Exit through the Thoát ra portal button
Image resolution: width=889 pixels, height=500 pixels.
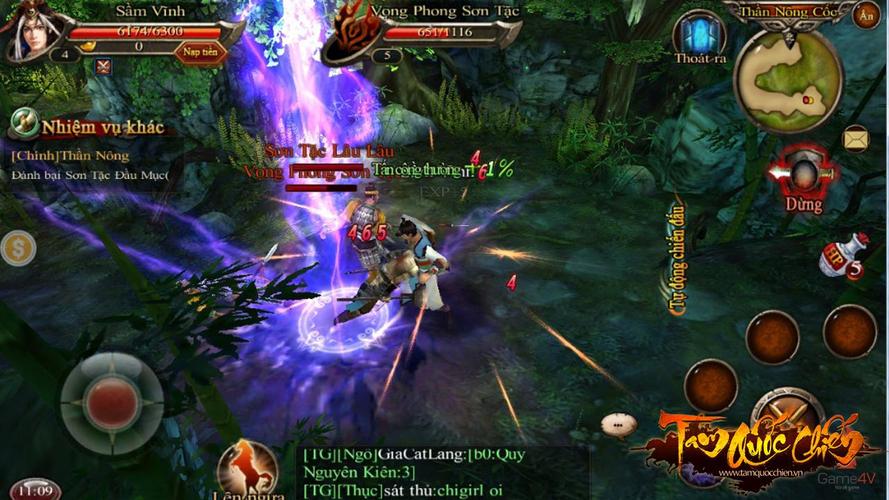[699, 38]
